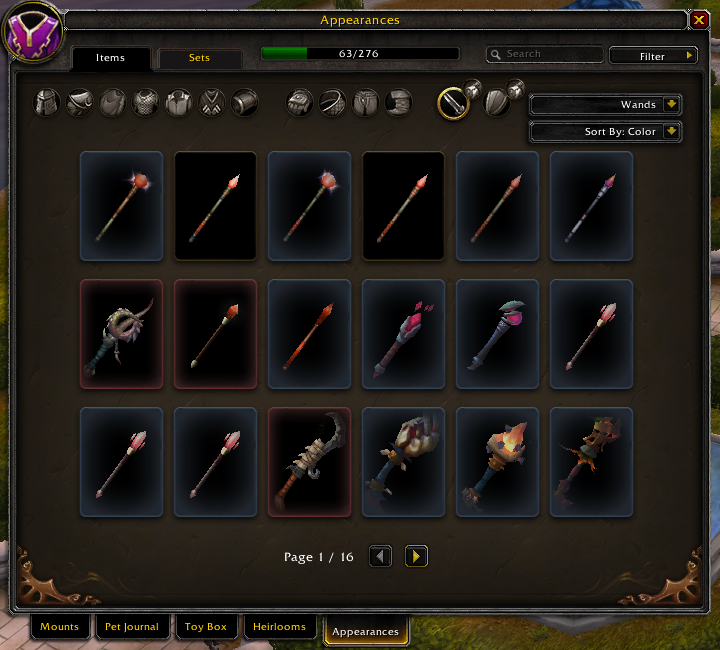Close the Appearances window
720x650 pixels.
click(698, 19)
